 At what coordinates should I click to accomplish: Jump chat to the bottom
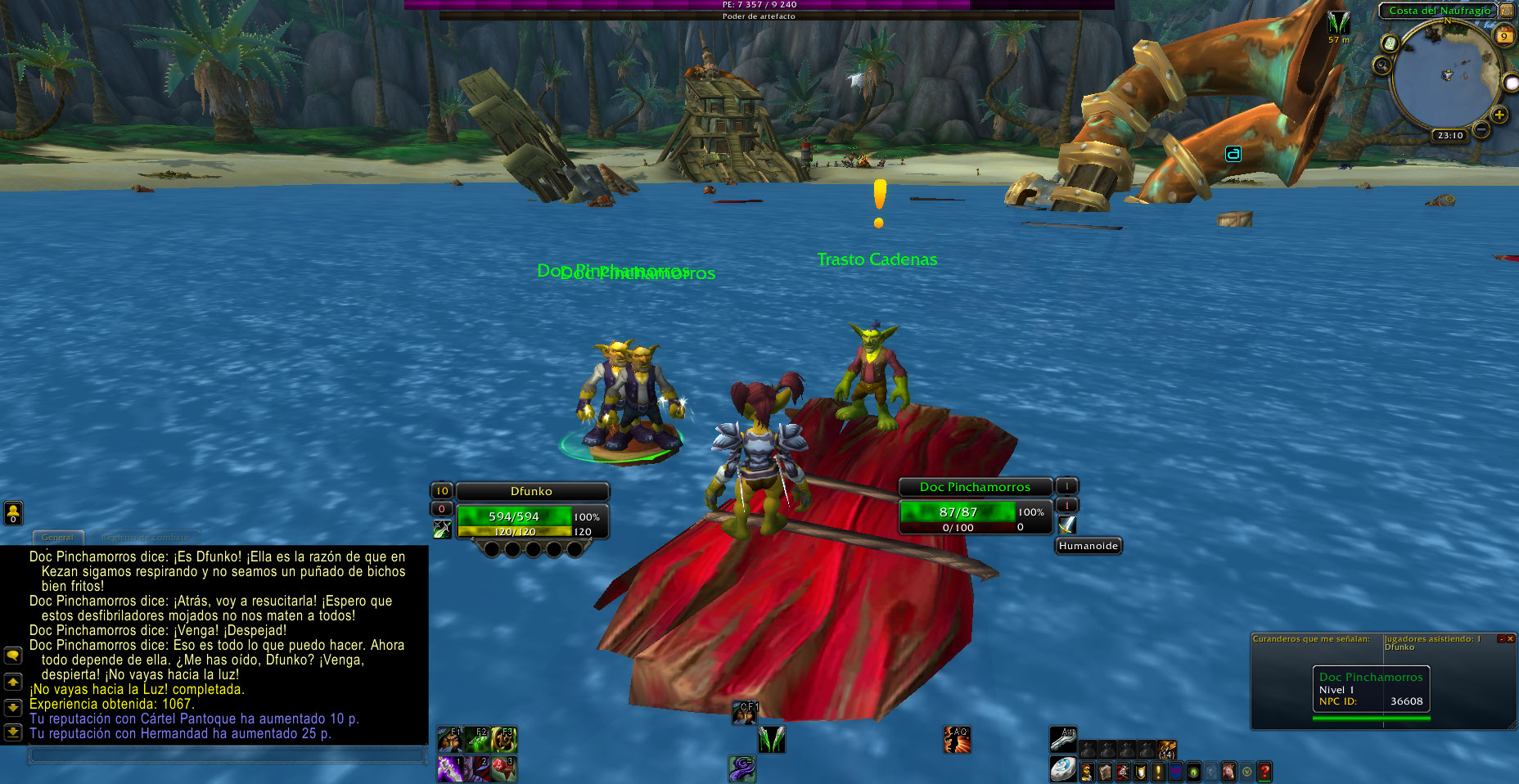(x=13, y=732)
